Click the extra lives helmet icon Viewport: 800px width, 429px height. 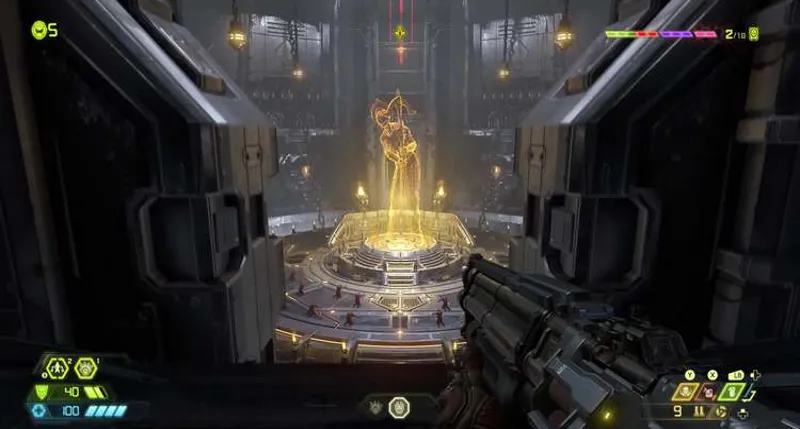coord(39,29)
